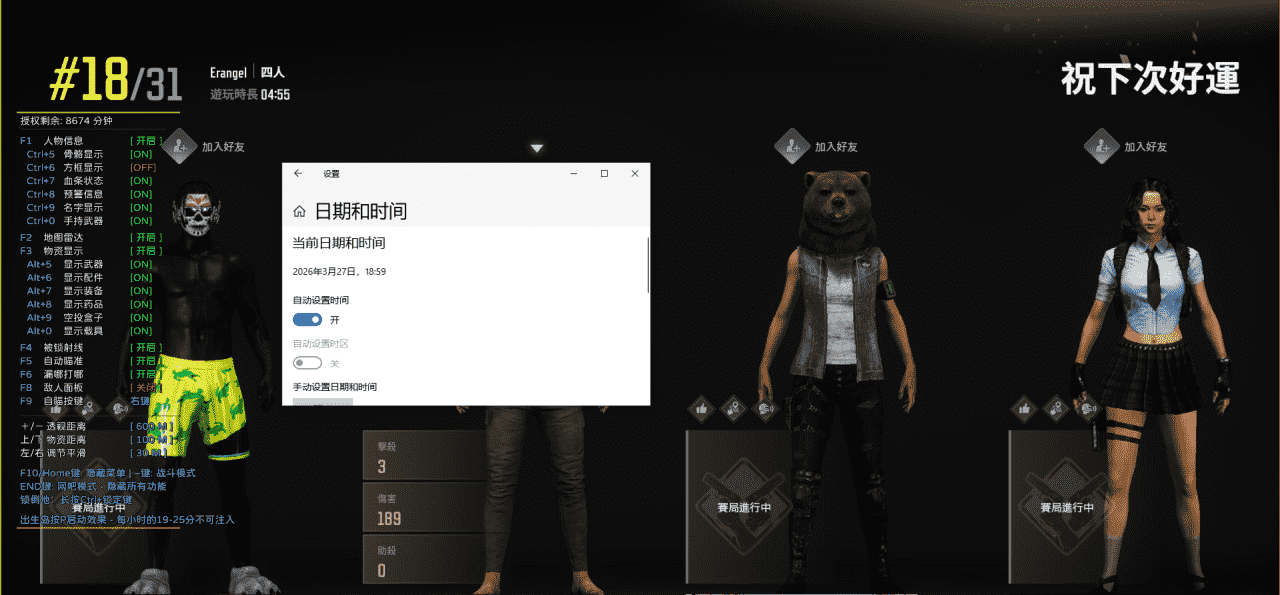Toggle the 自动设置时间 switch off
The width and height of the screenshot is (1280, 595).
click(307, 319)
